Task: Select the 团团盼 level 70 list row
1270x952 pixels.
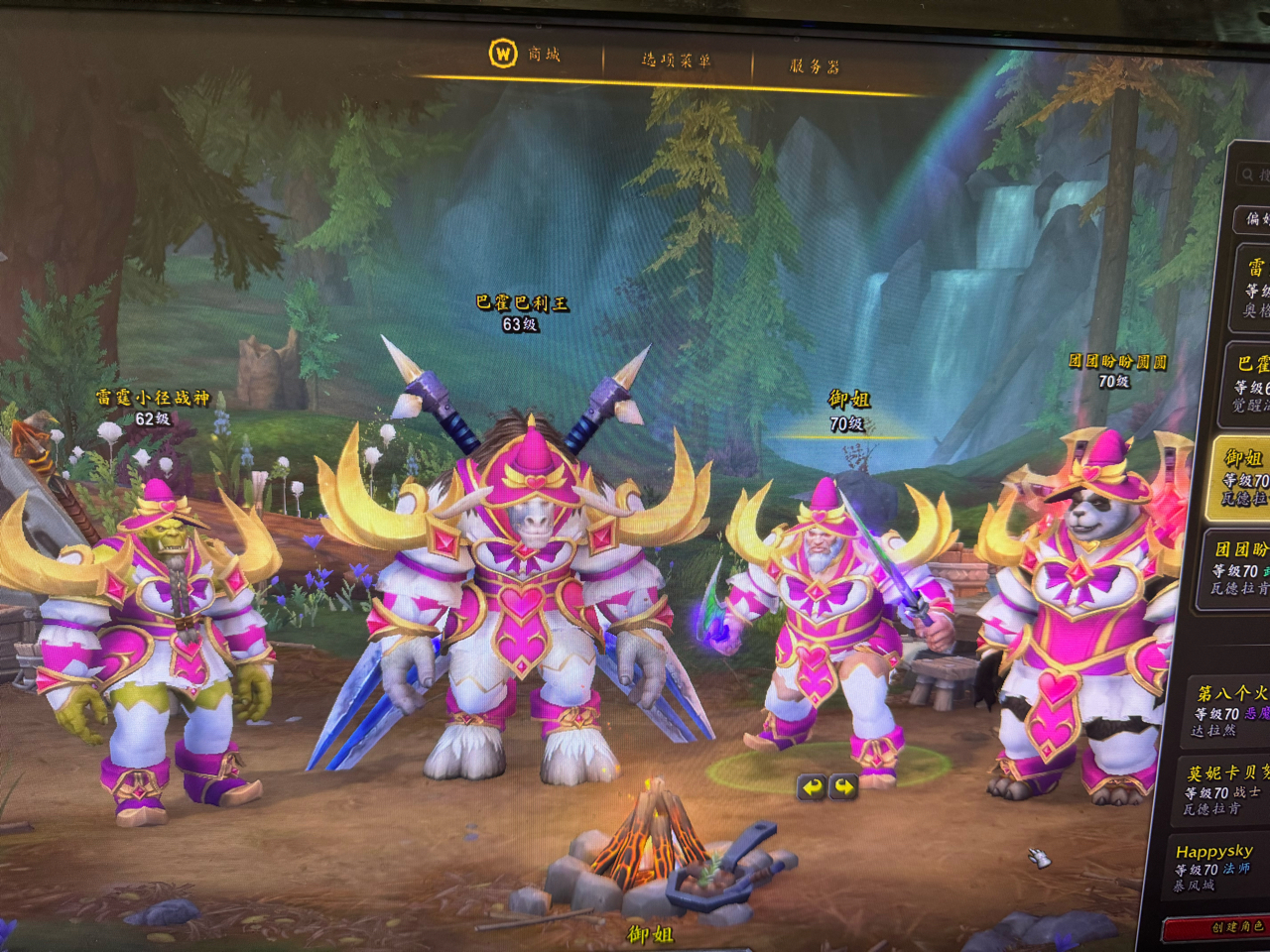Action: click(x=1240, y=568)
